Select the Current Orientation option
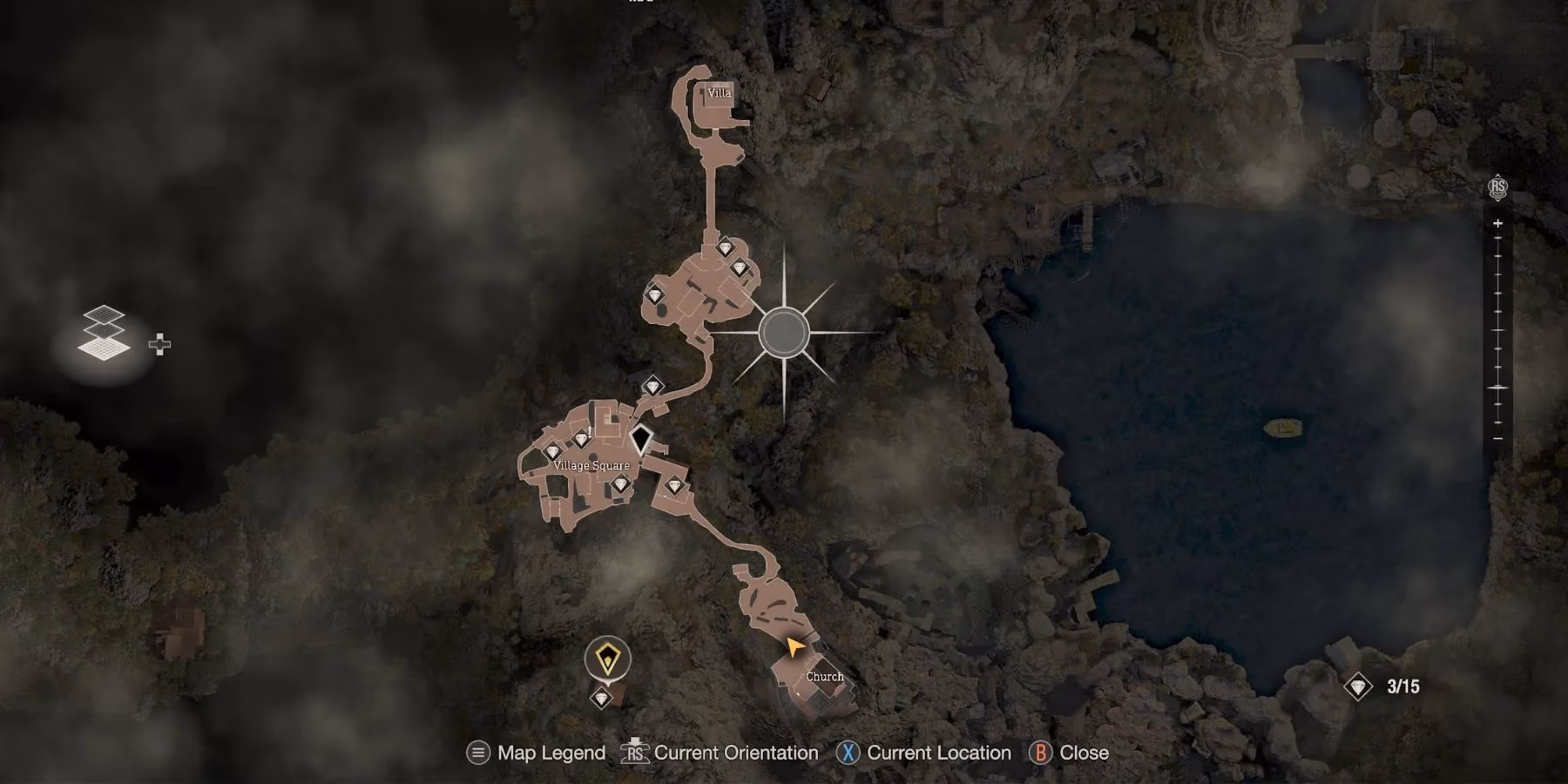Viewport: 1568px width, 784px height. [x=720, y=753]
